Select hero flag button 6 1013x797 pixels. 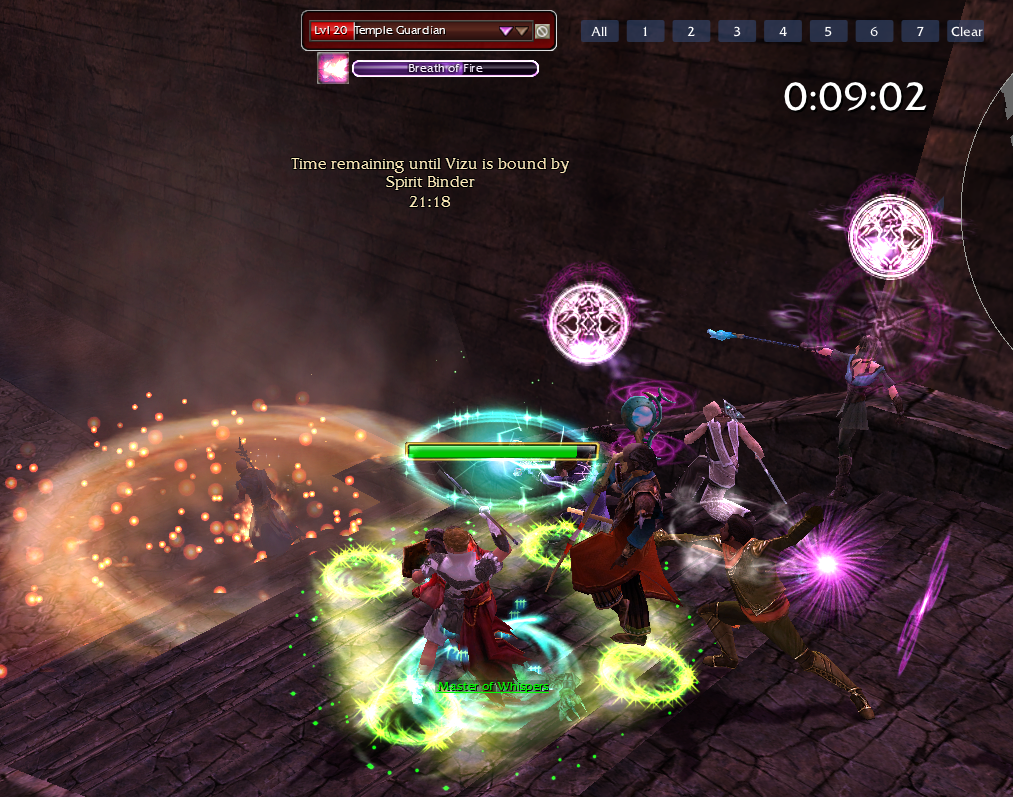[874, 31]
